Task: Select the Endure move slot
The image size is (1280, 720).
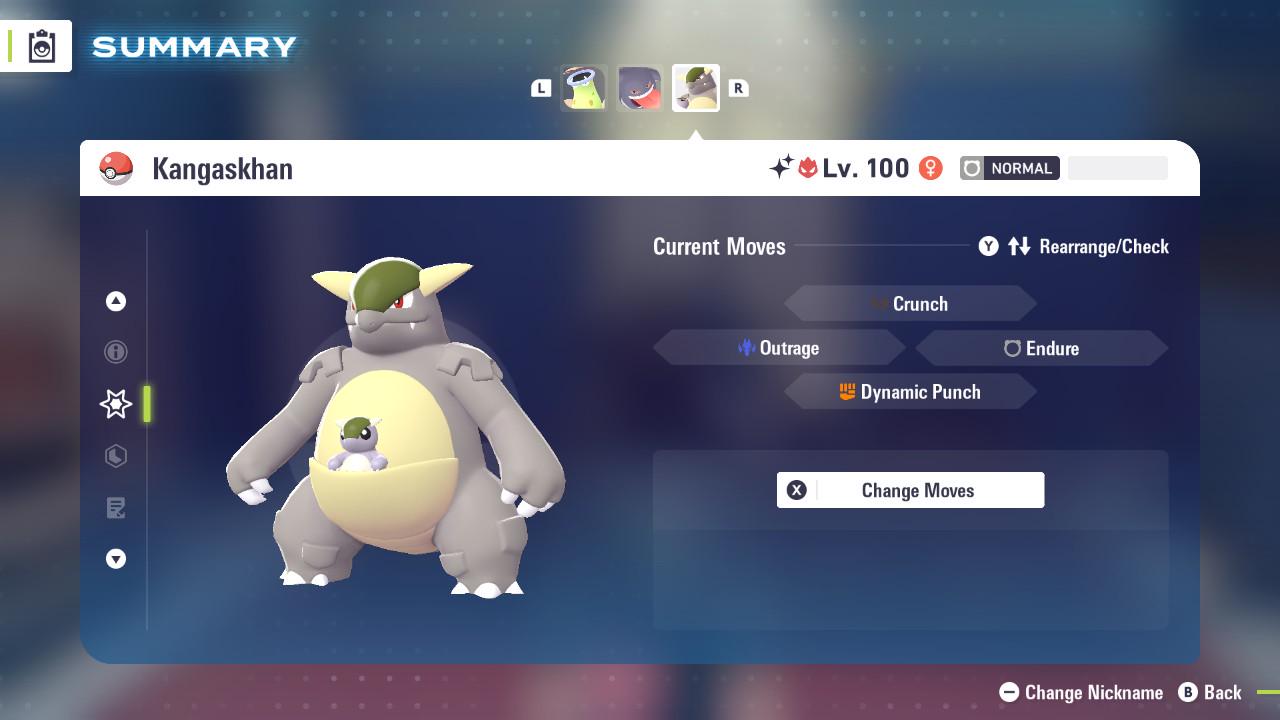Action: coord(1041,348)
